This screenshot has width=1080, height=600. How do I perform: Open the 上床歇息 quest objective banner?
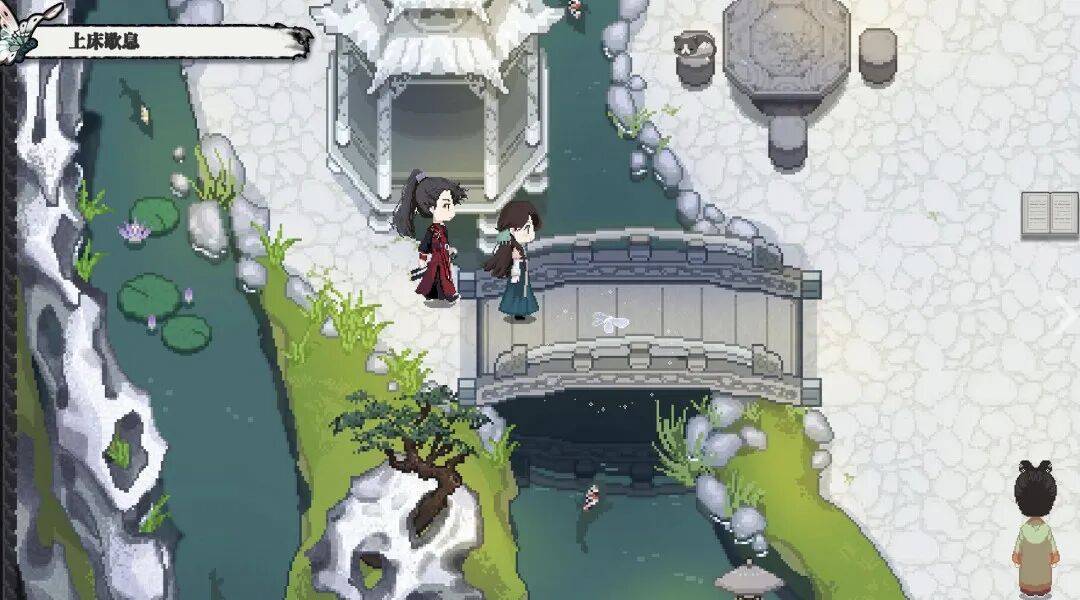tap(160, 41)
